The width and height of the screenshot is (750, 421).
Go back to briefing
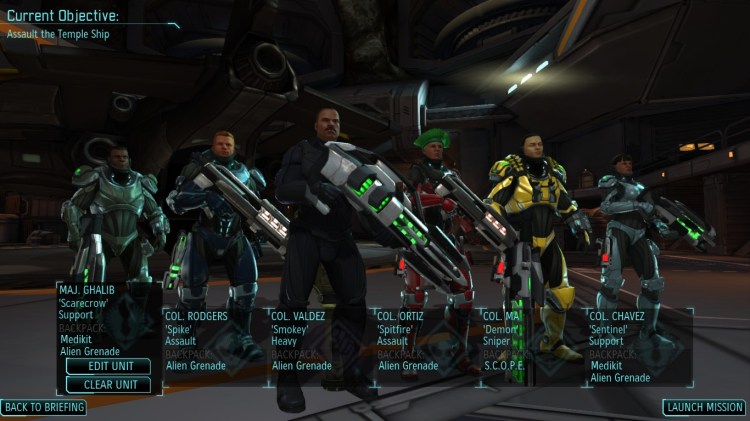[x=44, y=407]
